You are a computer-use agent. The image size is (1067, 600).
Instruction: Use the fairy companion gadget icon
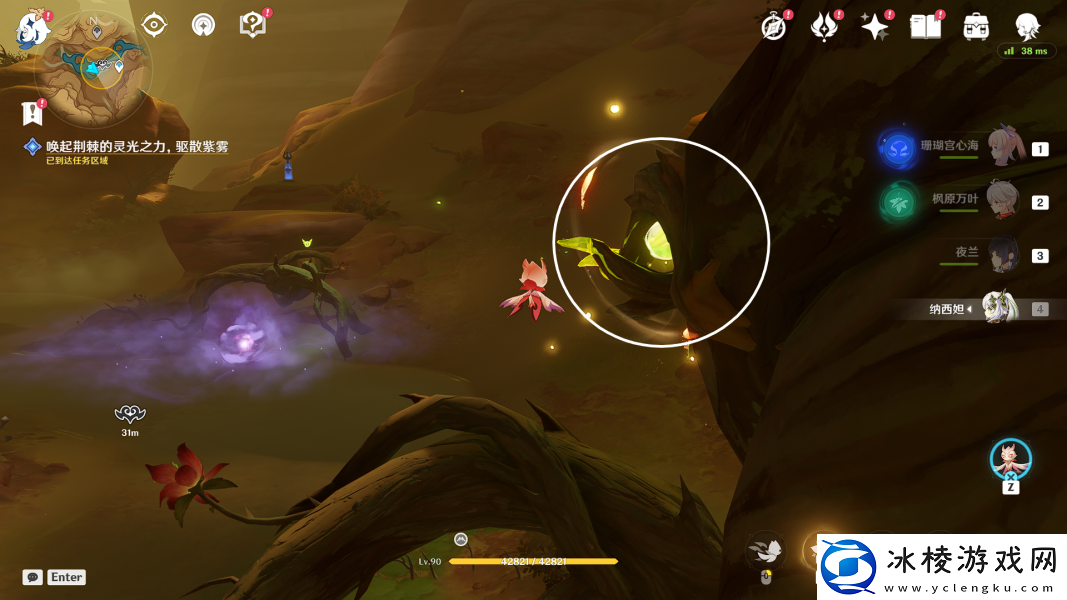pyautogui.click(x=1010, y=459)
